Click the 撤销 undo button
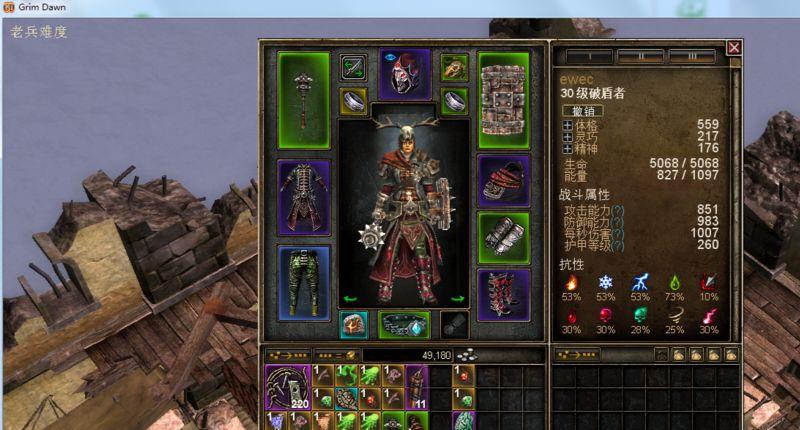Screen dimensions: 800x430 point(581,110)
